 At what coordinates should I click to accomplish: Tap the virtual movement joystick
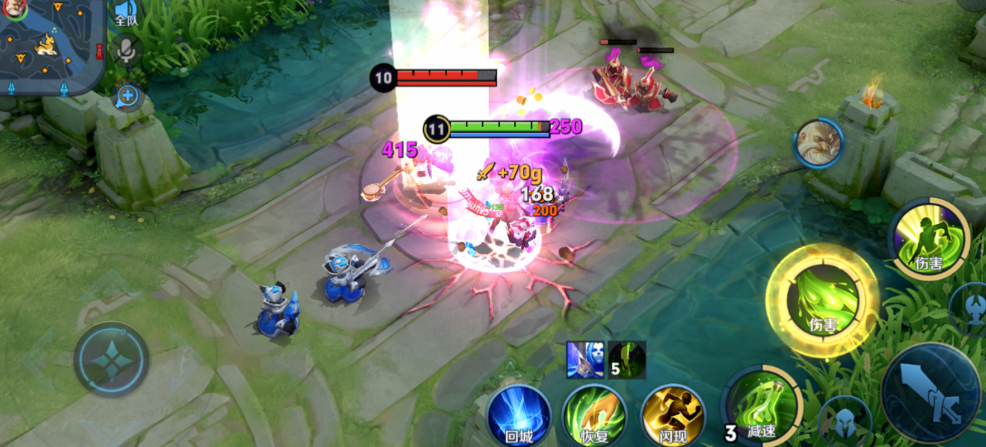coord(110,360)
